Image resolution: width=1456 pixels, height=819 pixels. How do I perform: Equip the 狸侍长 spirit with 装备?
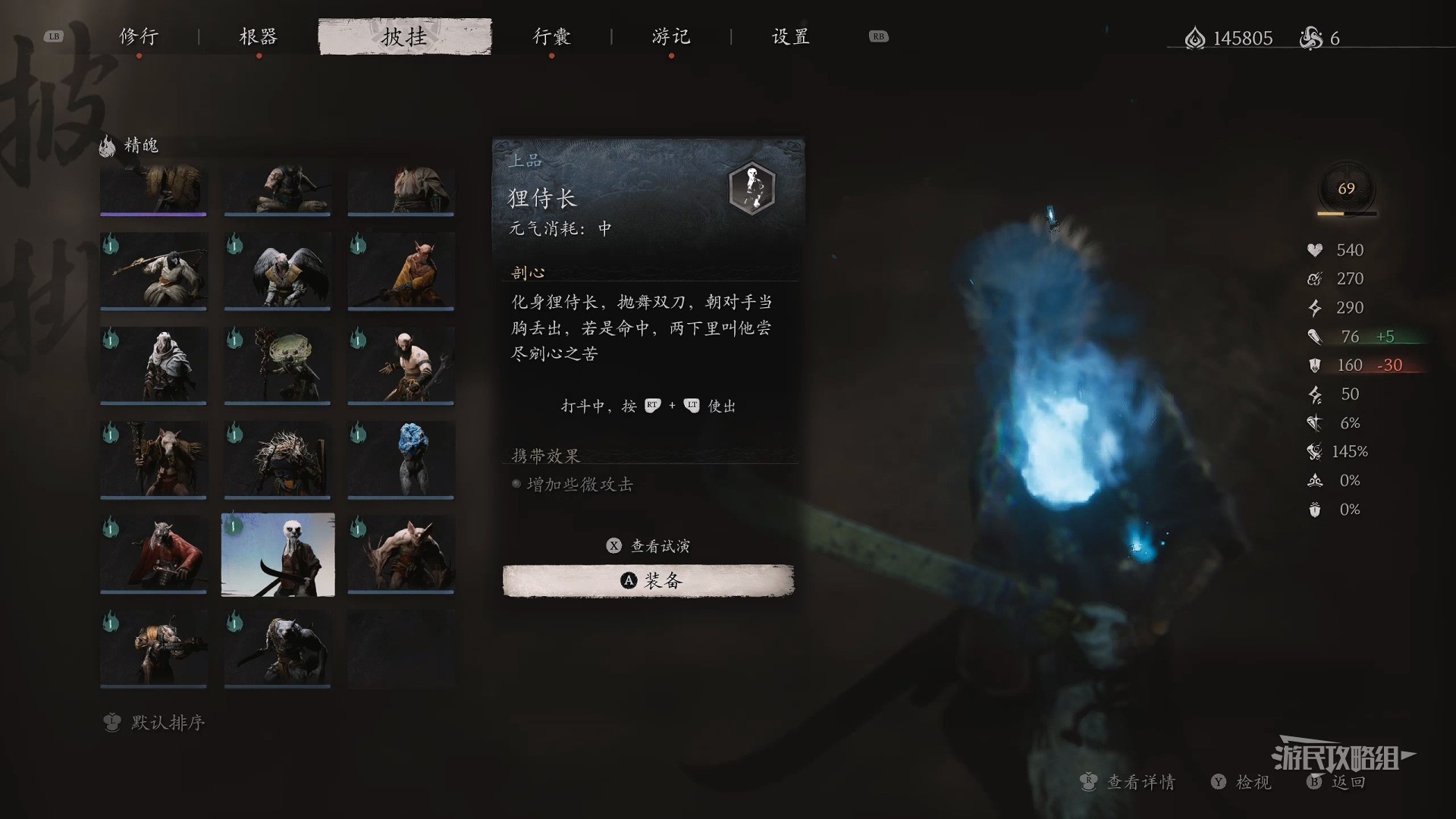click(648, 581)
